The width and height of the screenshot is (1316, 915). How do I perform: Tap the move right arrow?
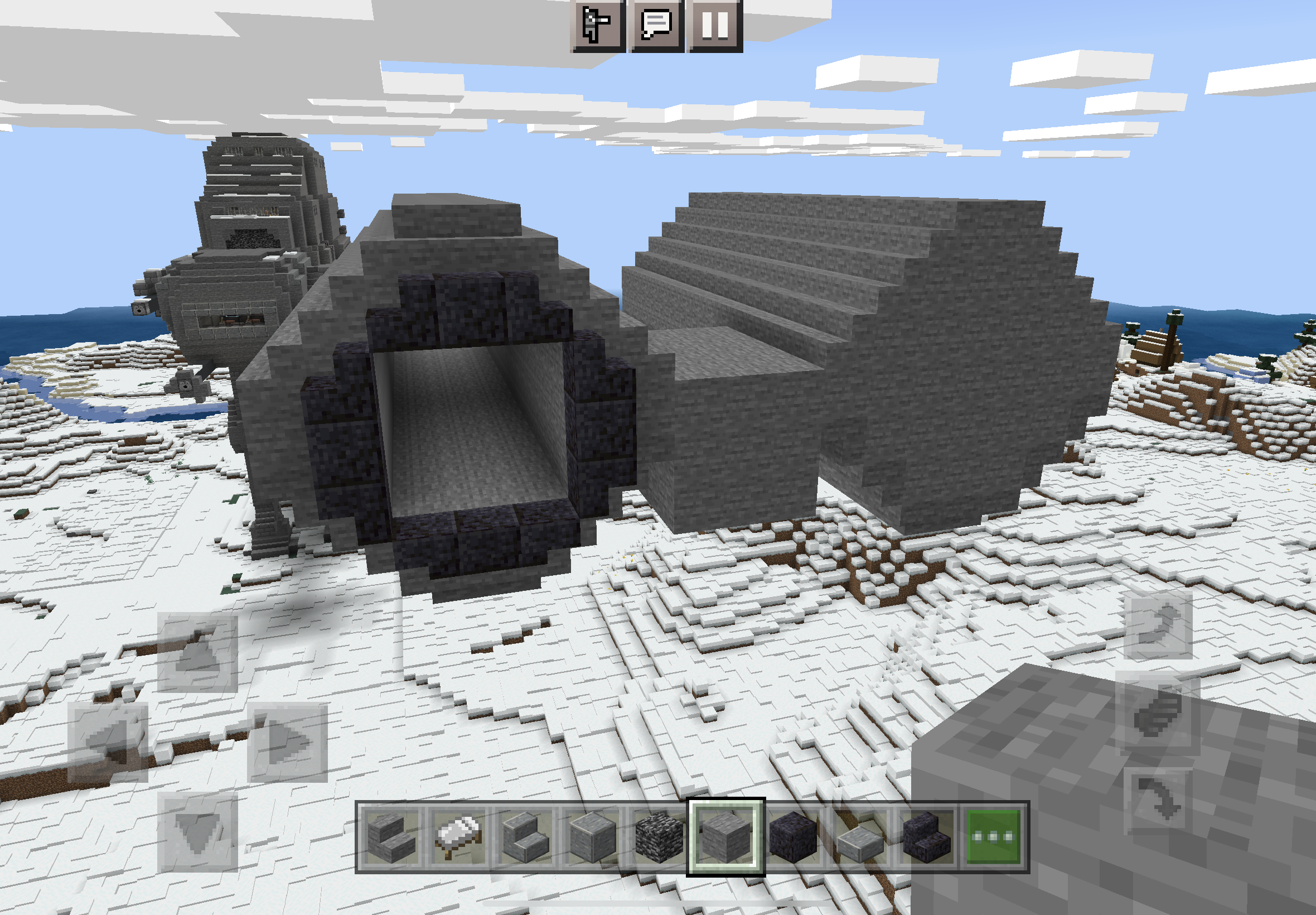pyautogui.click(x=287, y=743)
